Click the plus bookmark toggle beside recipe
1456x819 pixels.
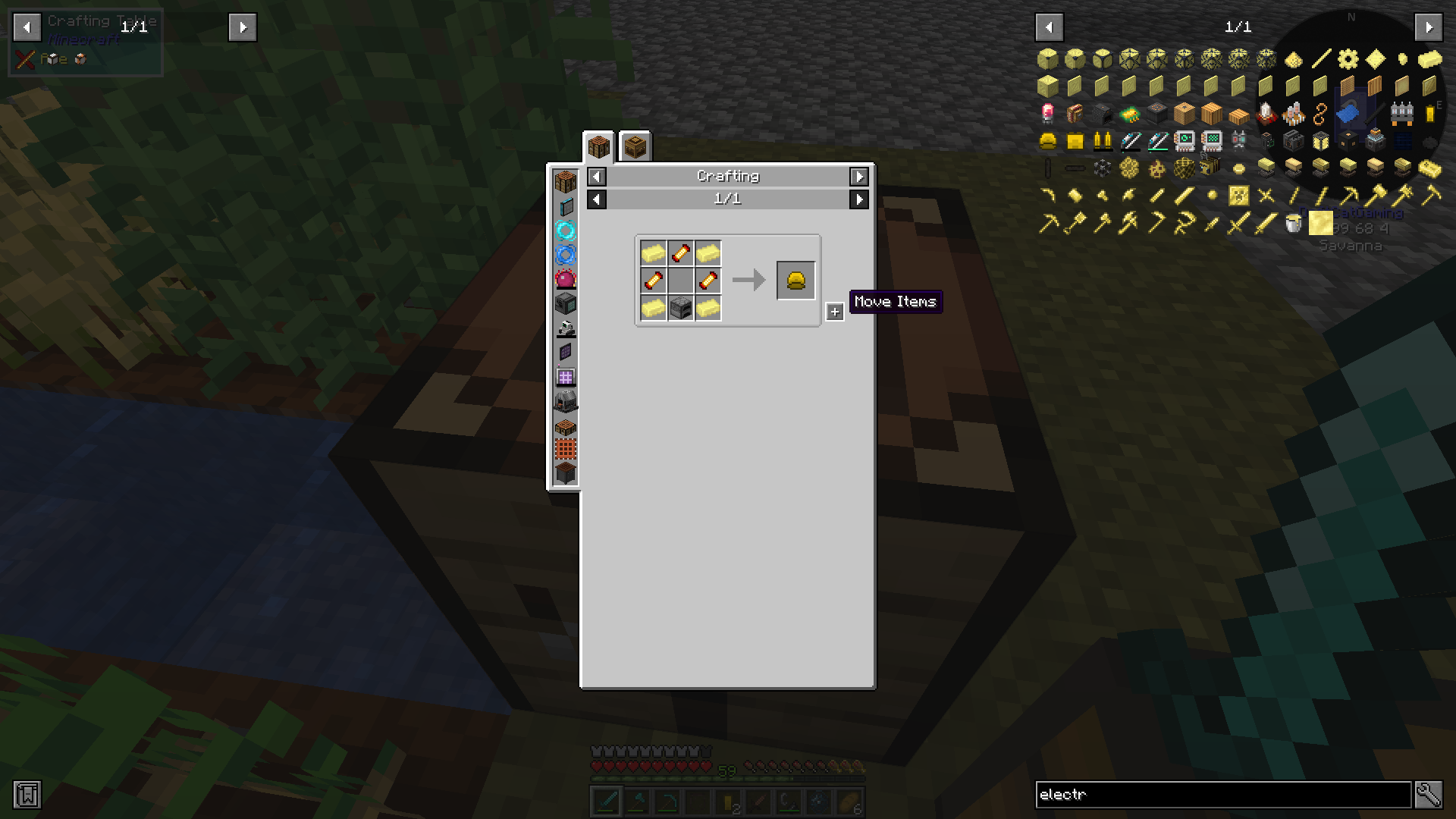pyautogui.click(x=835, y=311)
